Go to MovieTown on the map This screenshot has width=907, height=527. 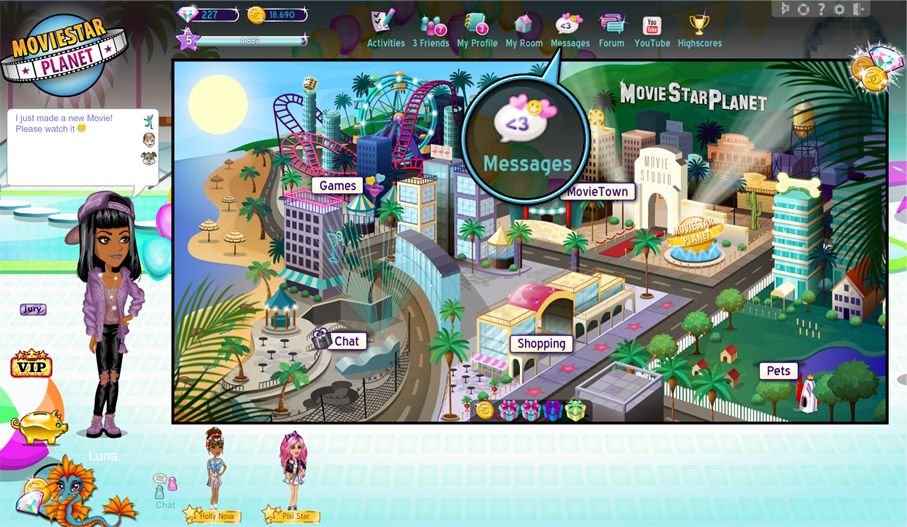597,191
